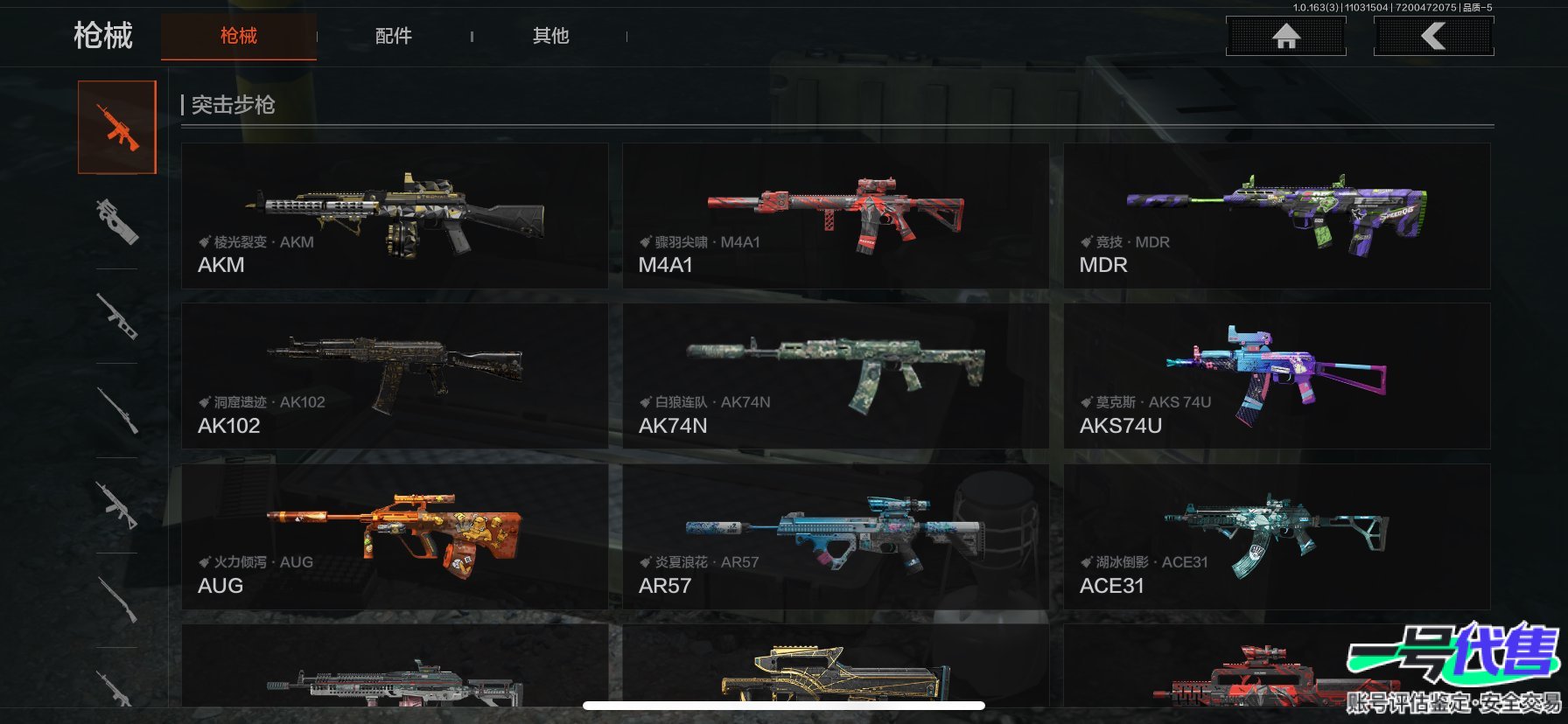Viewport: 1568px width, 724px height.
Task: Choose the submachine gun category icon
Action: pos(117,220)
